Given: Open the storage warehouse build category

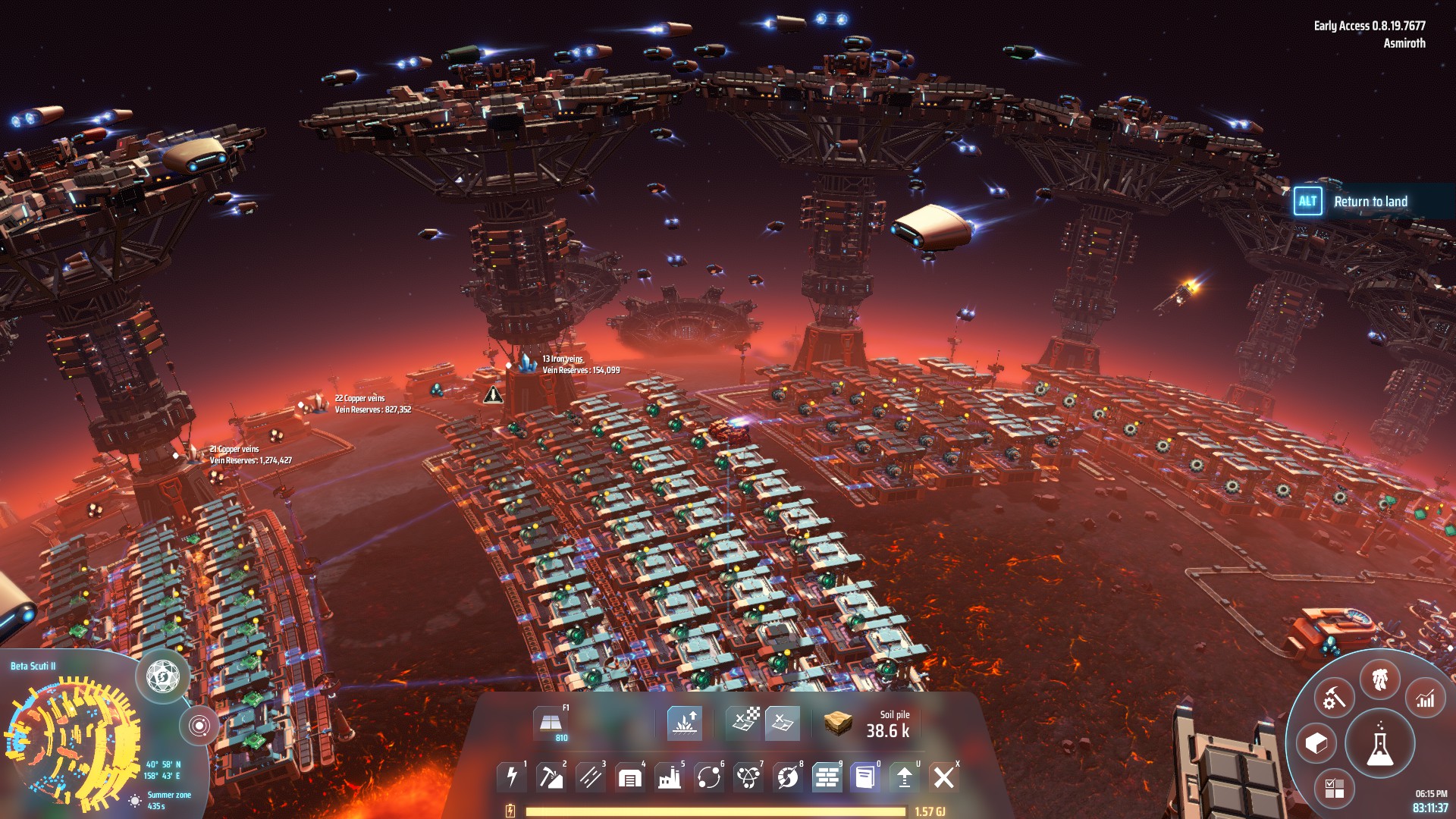Looking at the screenshot, I should (630, 777).
